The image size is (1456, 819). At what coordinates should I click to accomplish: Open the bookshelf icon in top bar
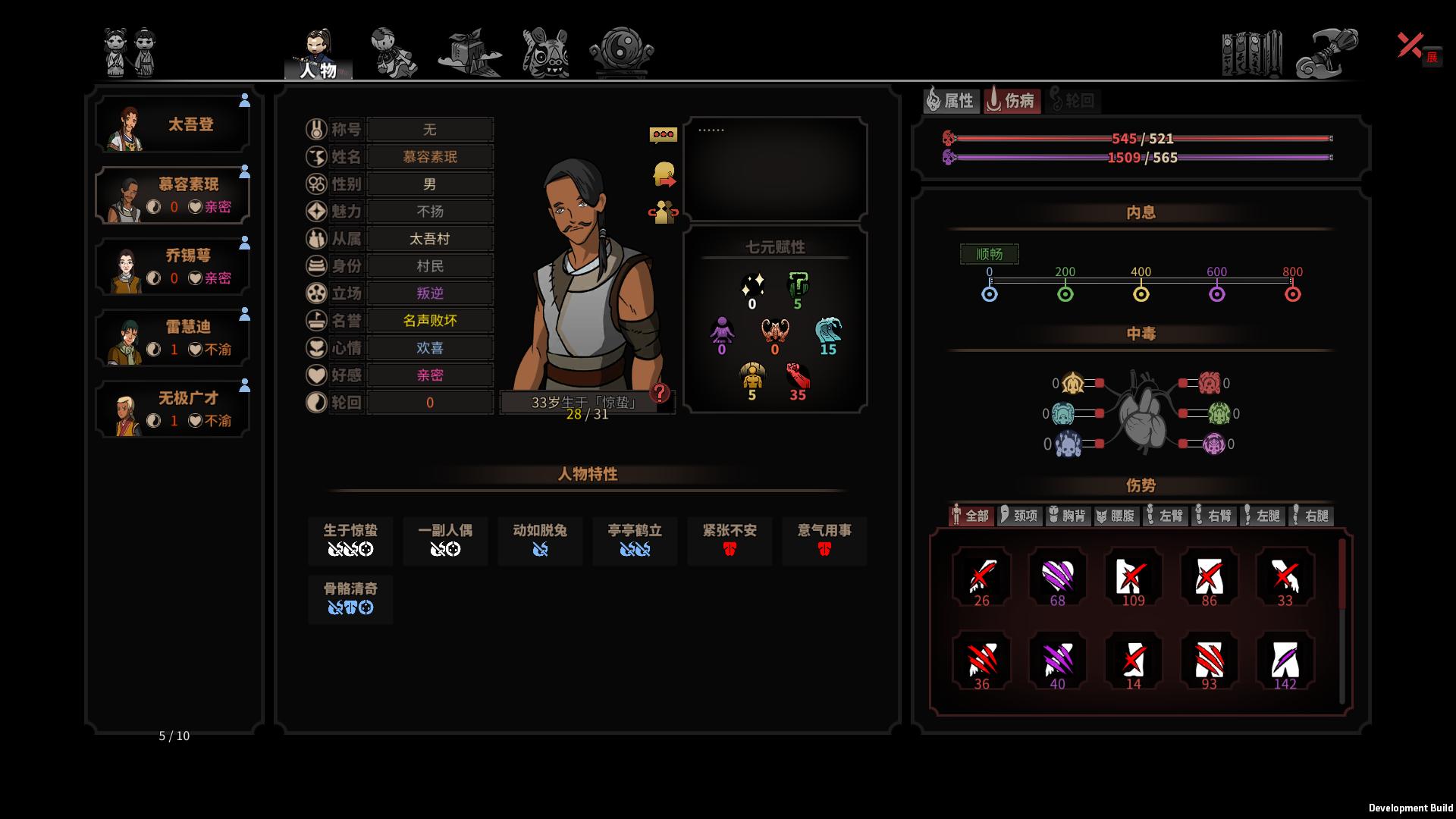[x=1251, y=53]
